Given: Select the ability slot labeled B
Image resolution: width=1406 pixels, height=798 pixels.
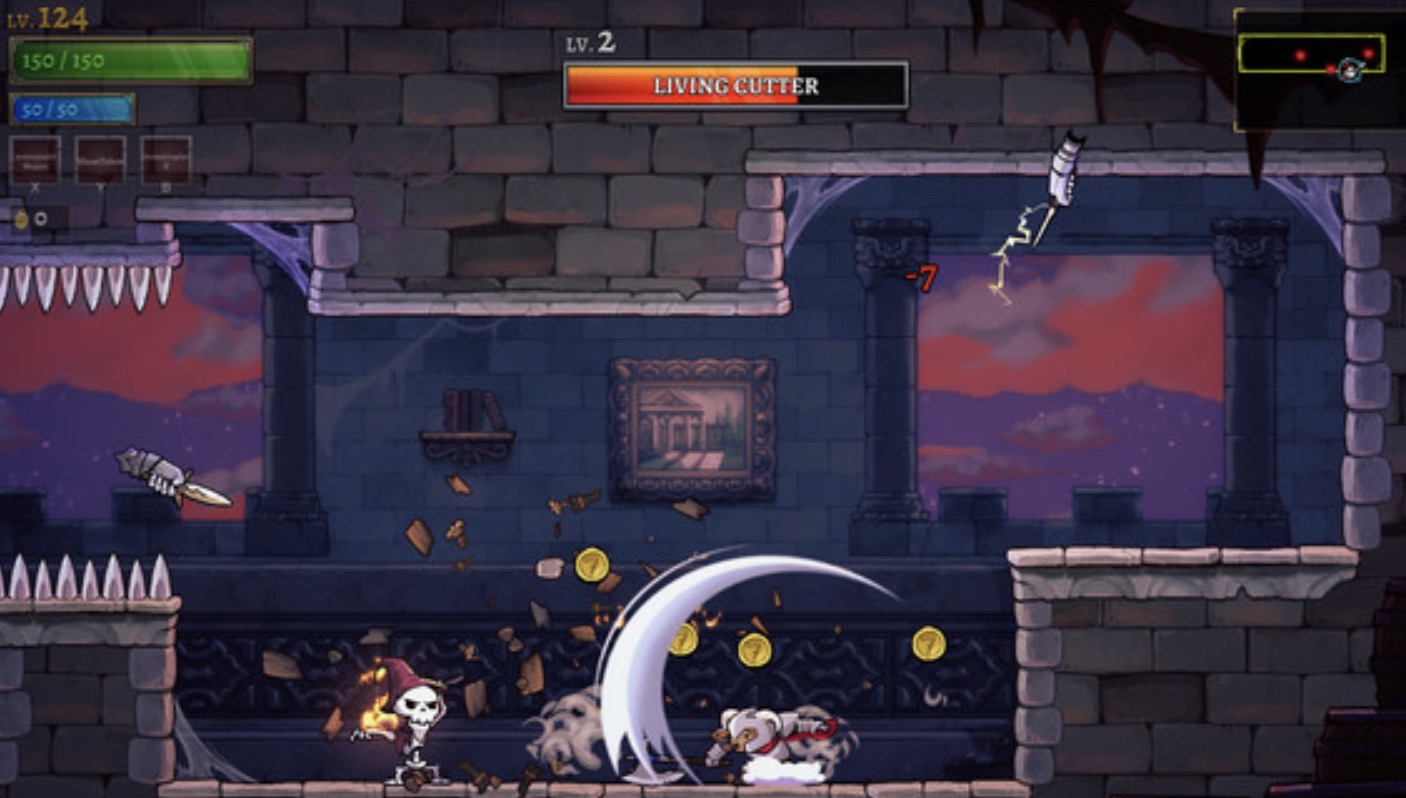Looking at the screenshot, I should pyautogui.click(x=166, y=159).
